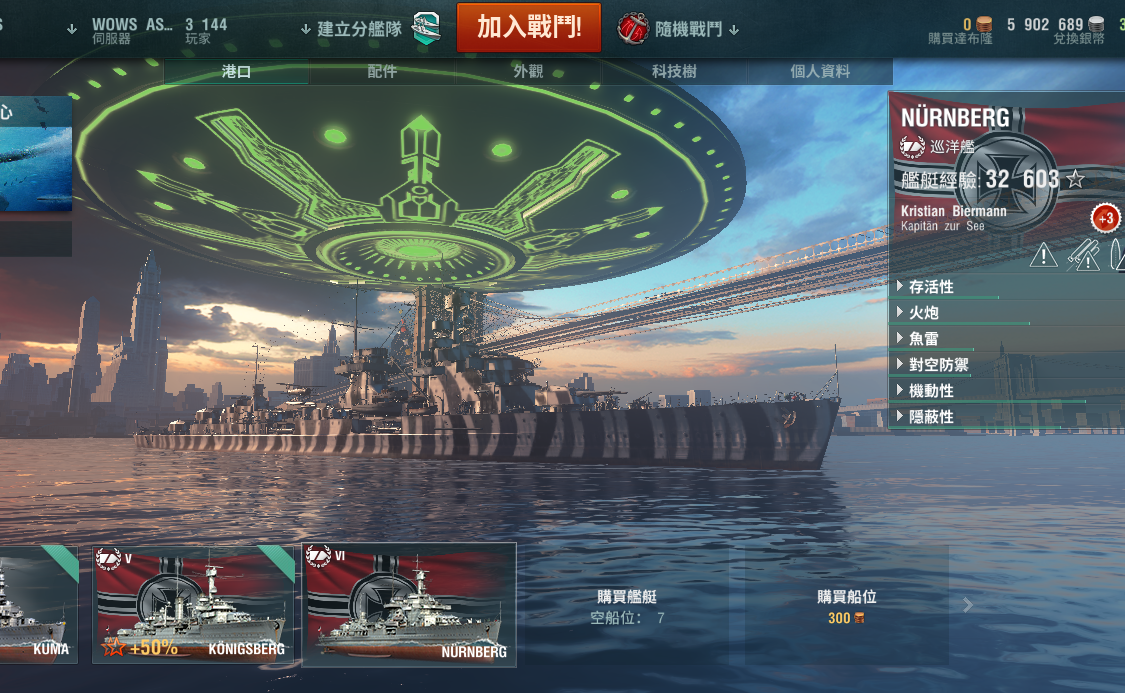Show the 個人資料 profile tab
Screen dimensions: 1125x693
pyautogui.click(x=820, y=71)
